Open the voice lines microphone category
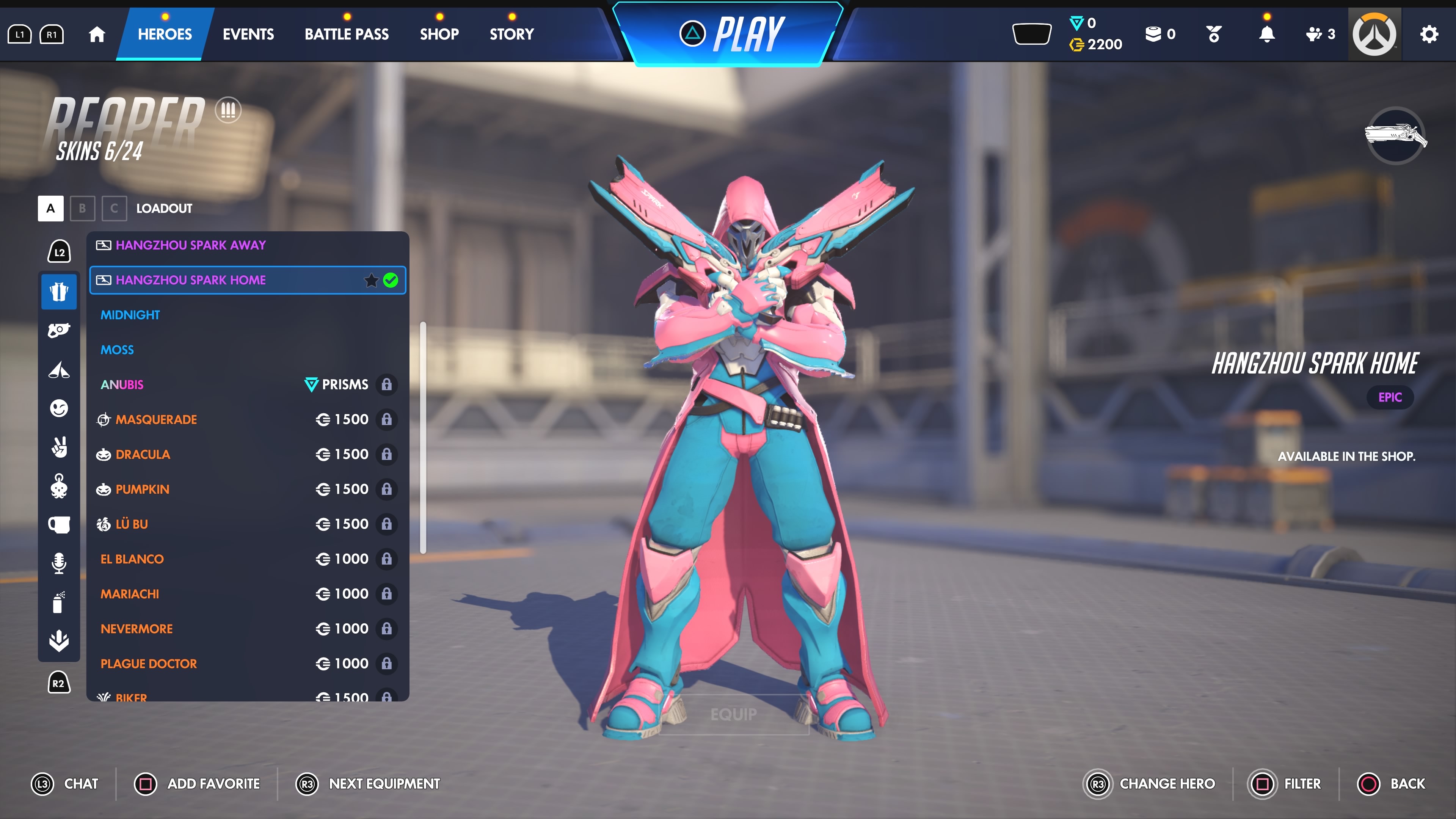The width and height of the screenshot is (1456, 819). click(x=59, y=563)
